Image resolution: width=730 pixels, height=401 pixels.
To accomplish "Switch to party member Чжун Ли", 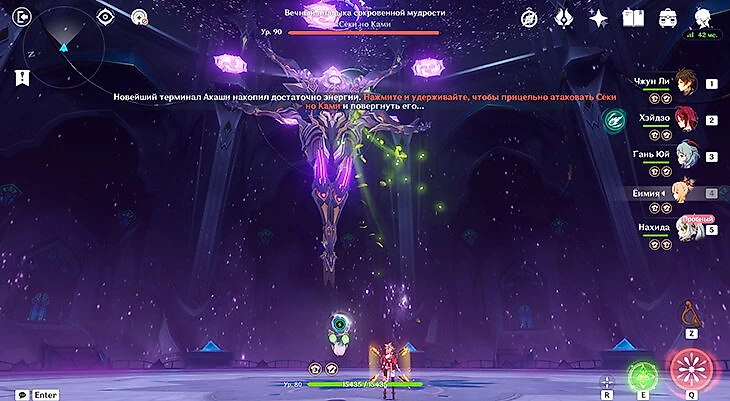I will 686,80.
